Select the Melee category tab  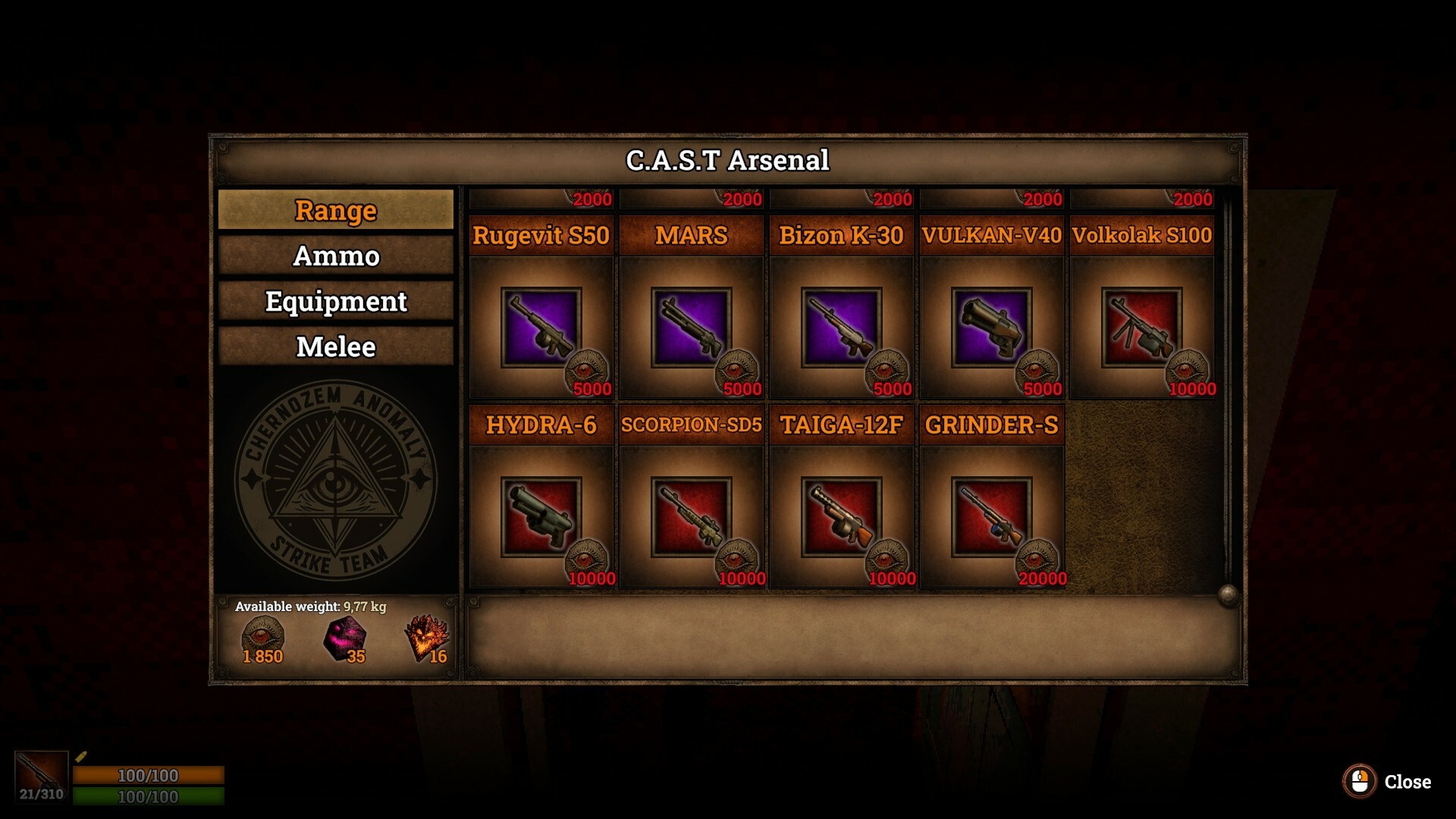pyautogui.click(x=335, y=347)
